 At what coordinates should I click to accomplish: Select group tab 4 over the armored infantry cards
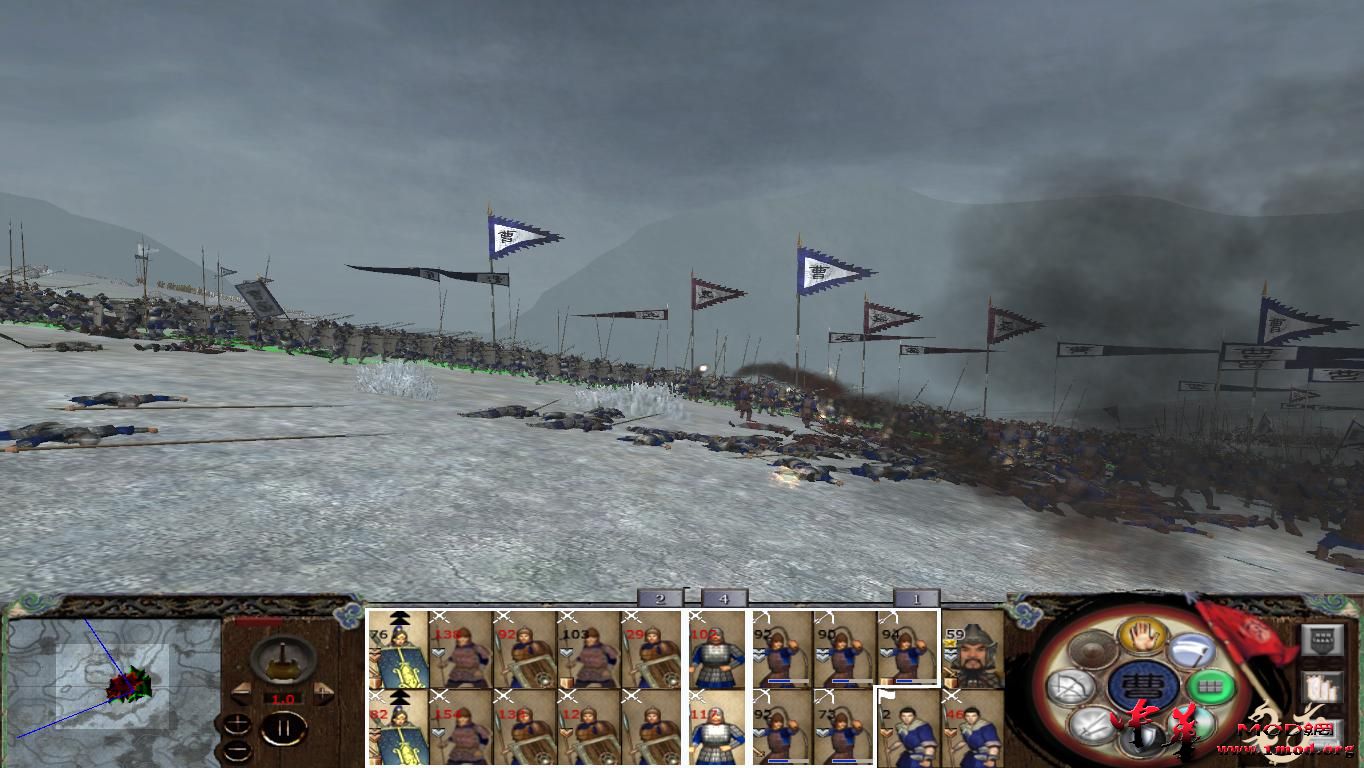(x=723, y=599)
